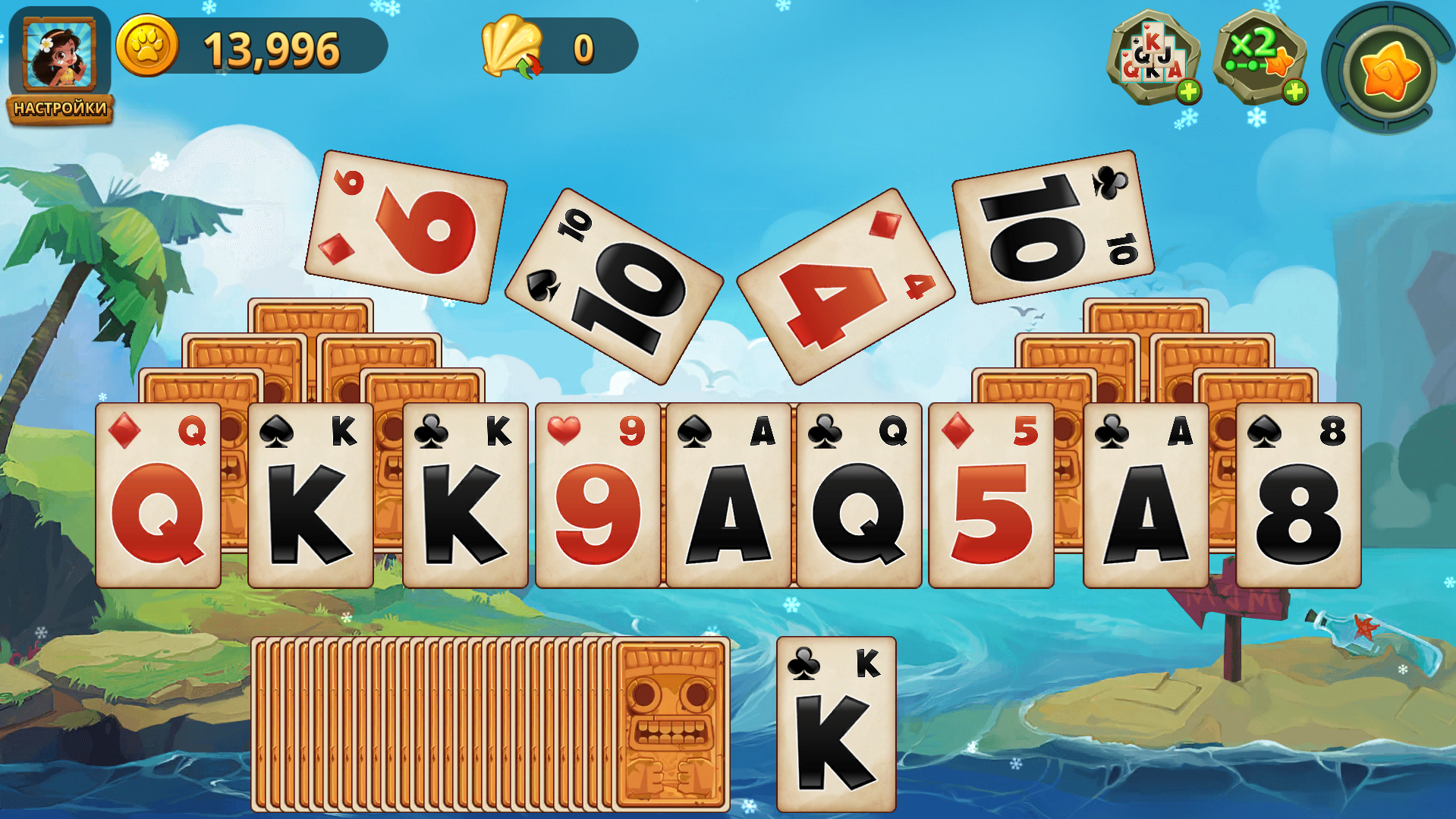Click the tiki face on the draw pile
Image resolution: width=1456 pixels, height=819 pixels.
point(671,721)
